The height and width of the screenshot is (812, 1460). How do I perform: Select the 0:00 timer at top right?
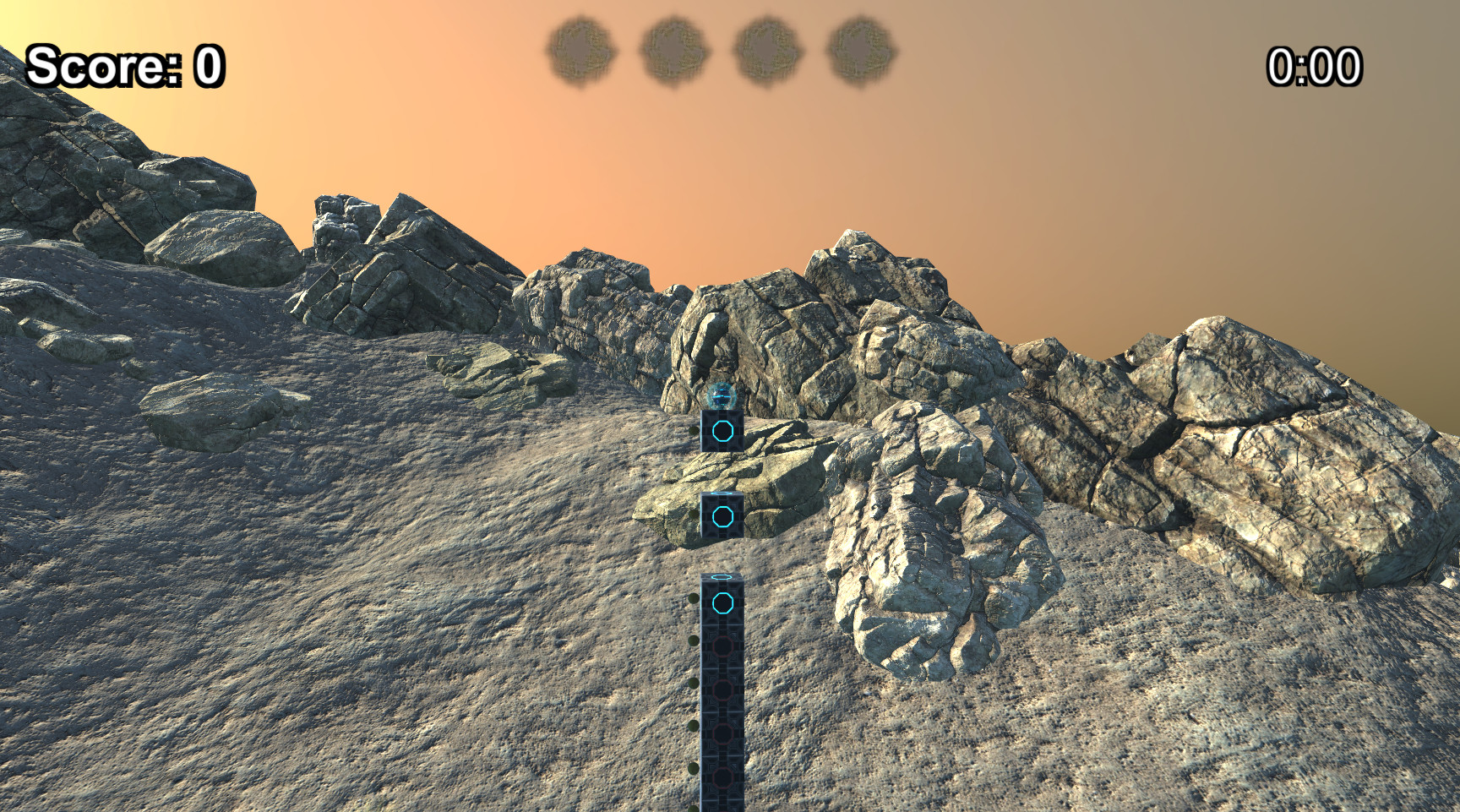point(1316,68)
